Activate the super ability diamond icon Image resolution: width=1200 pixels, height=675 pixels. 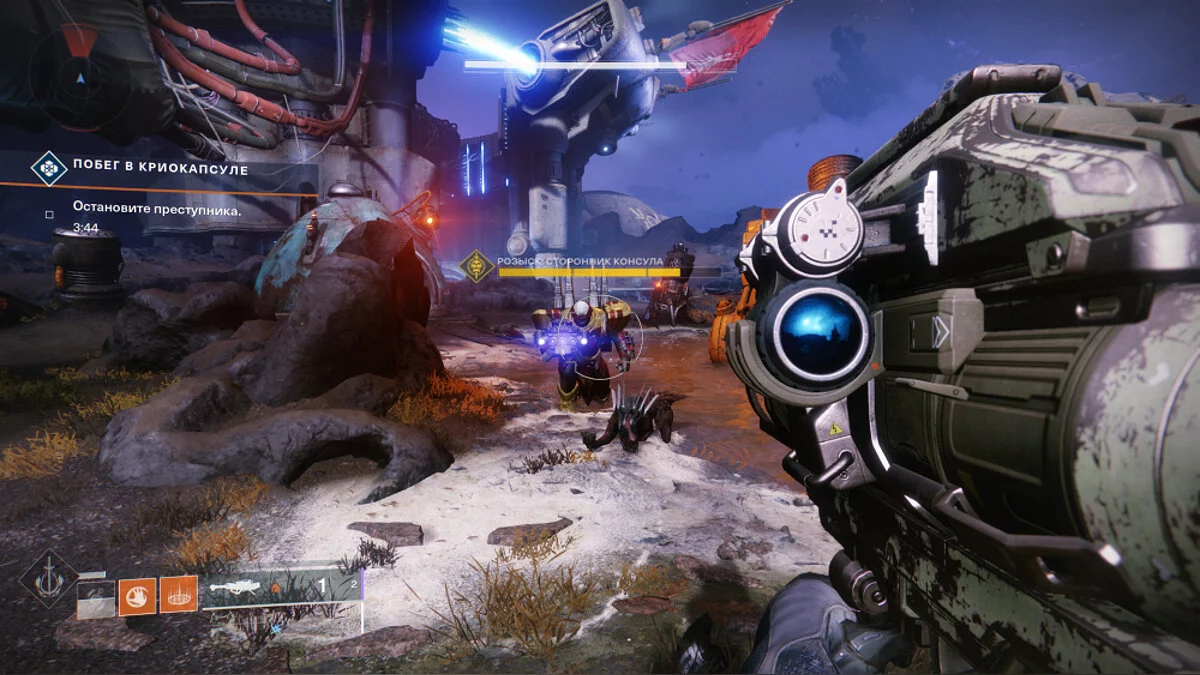[48, 578]
